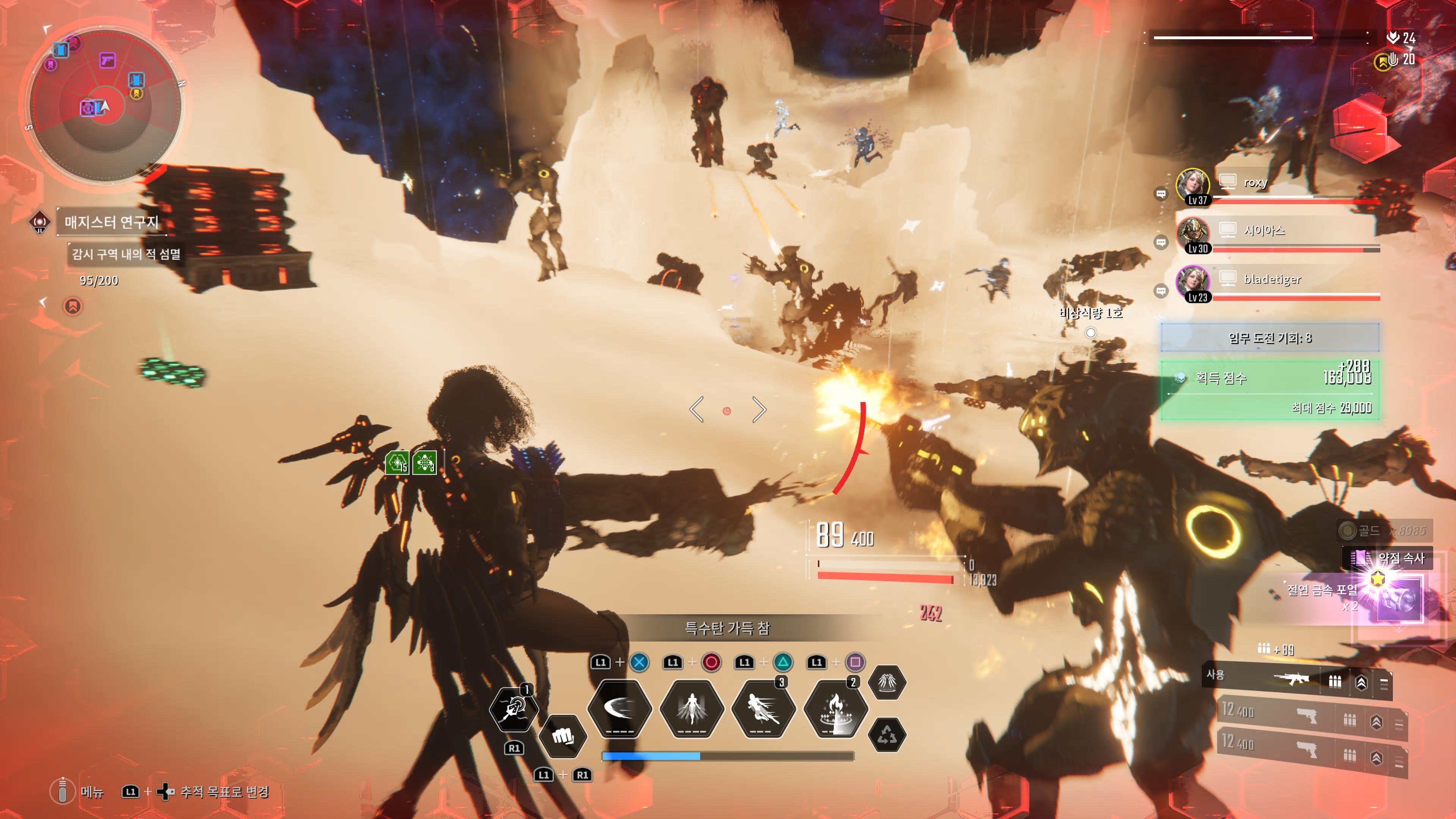The image size is (1456, 819).
Task: Activate the flame burst skill
Action: tap(835, 708)
